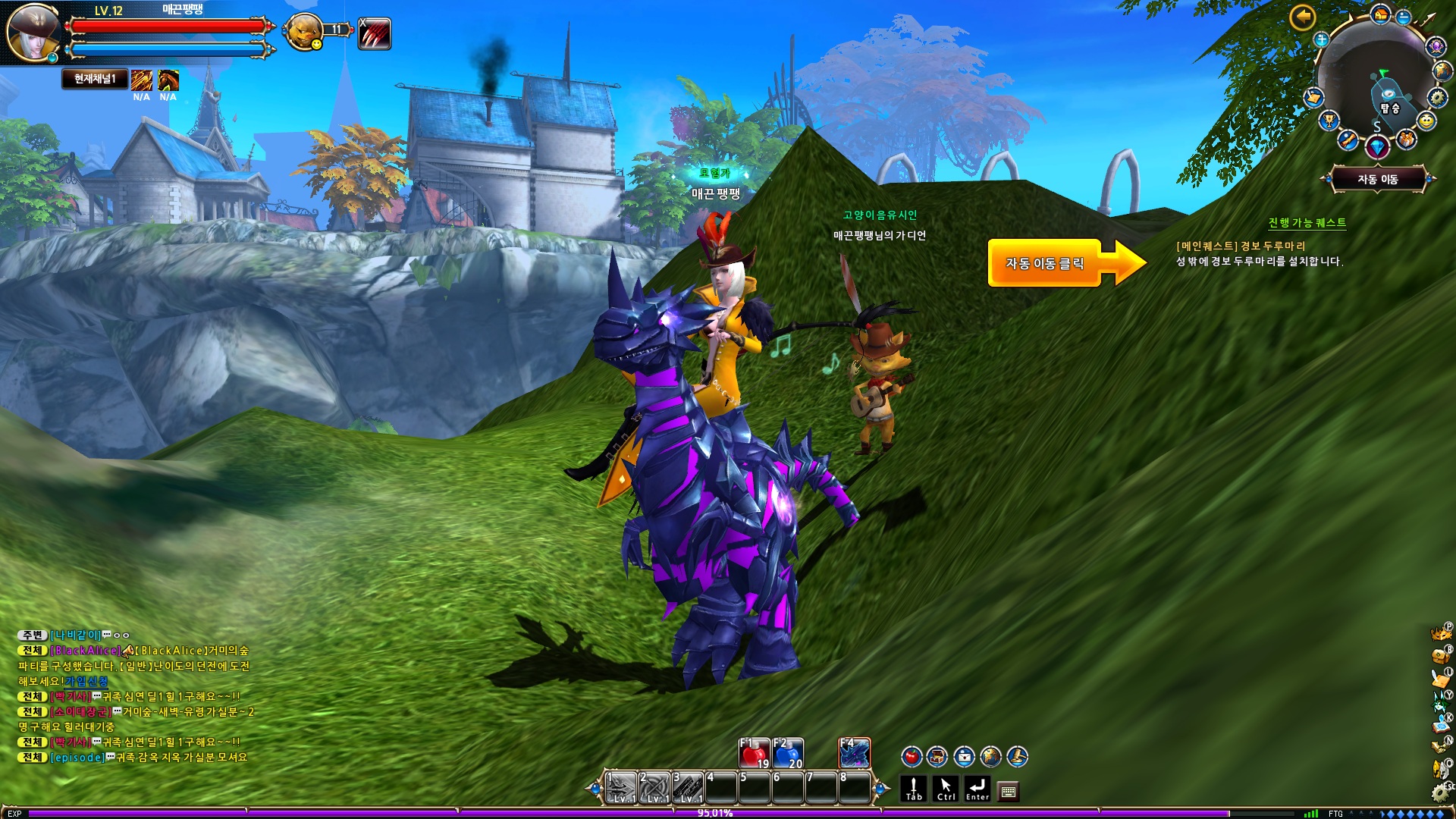
Task: Use the red health potion slot
Action: click(x=755, y=753)
